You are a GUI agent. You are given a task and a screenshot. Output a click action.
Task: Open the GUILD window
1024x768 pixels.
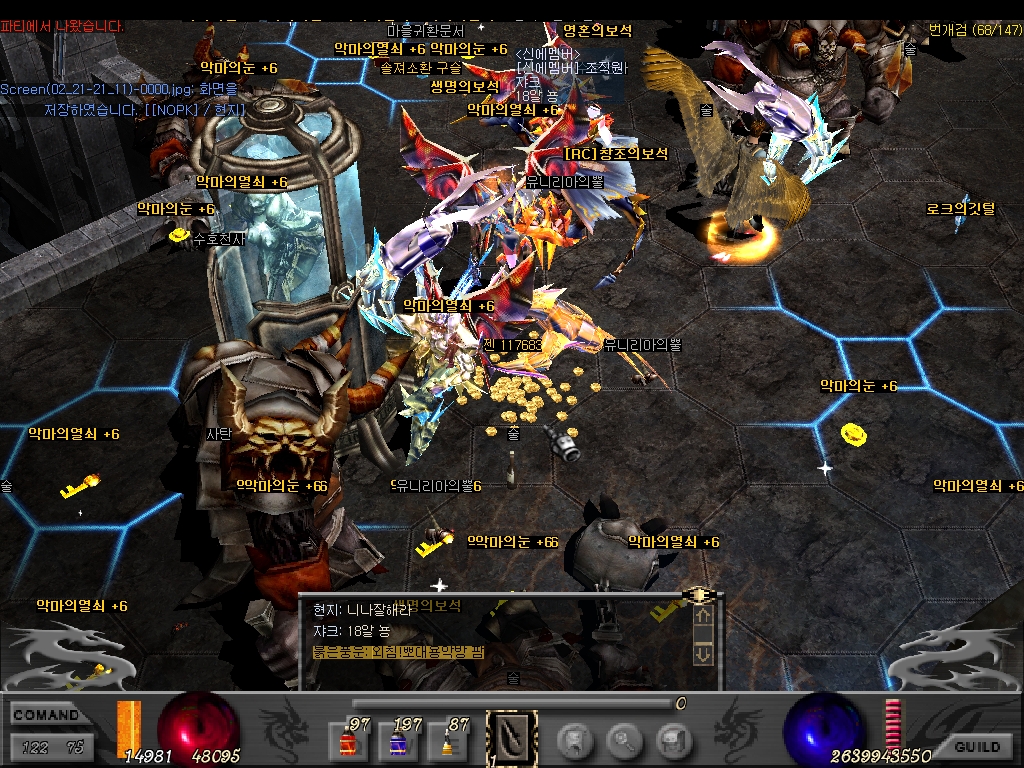977,747
